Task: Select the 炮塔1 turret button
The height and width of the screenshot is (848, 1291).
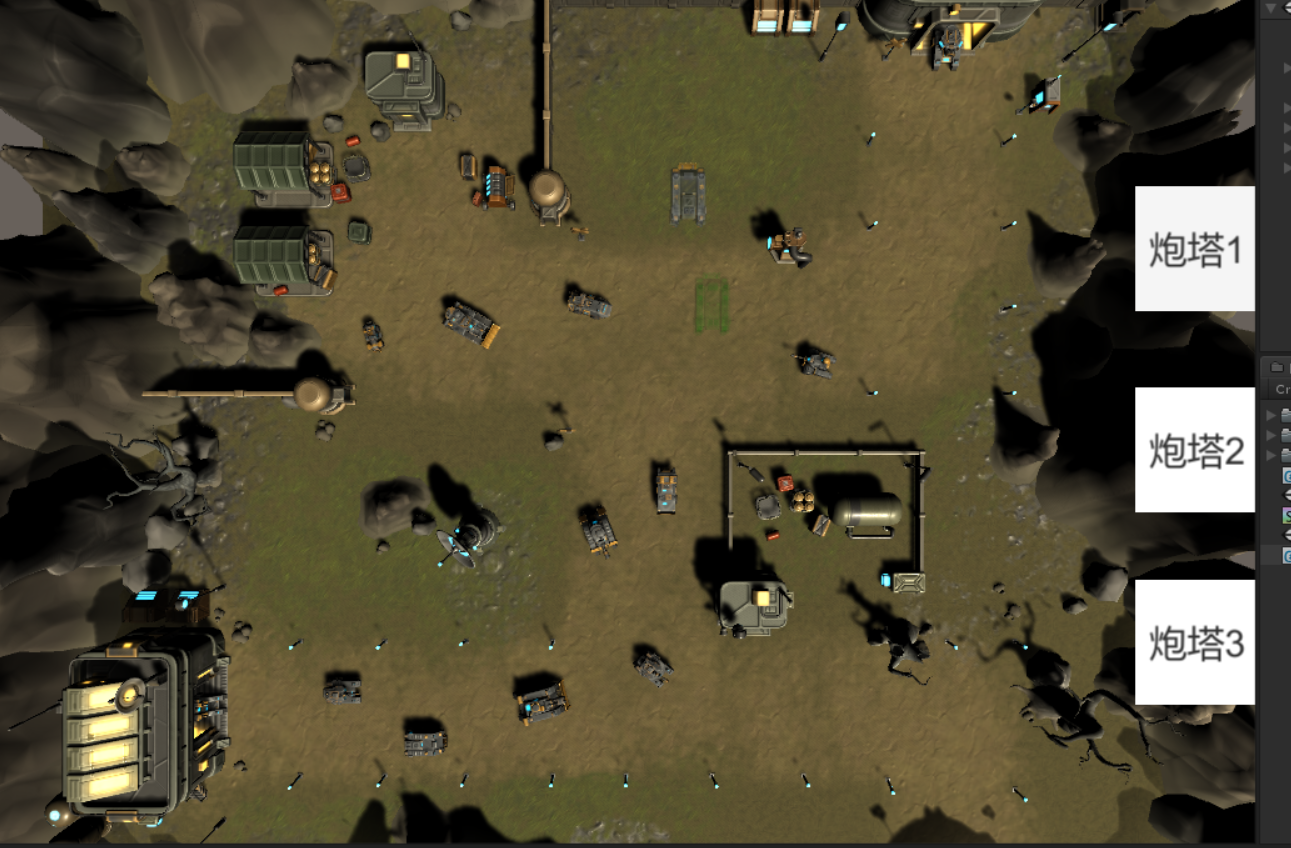Action: tap(1194, 249)
